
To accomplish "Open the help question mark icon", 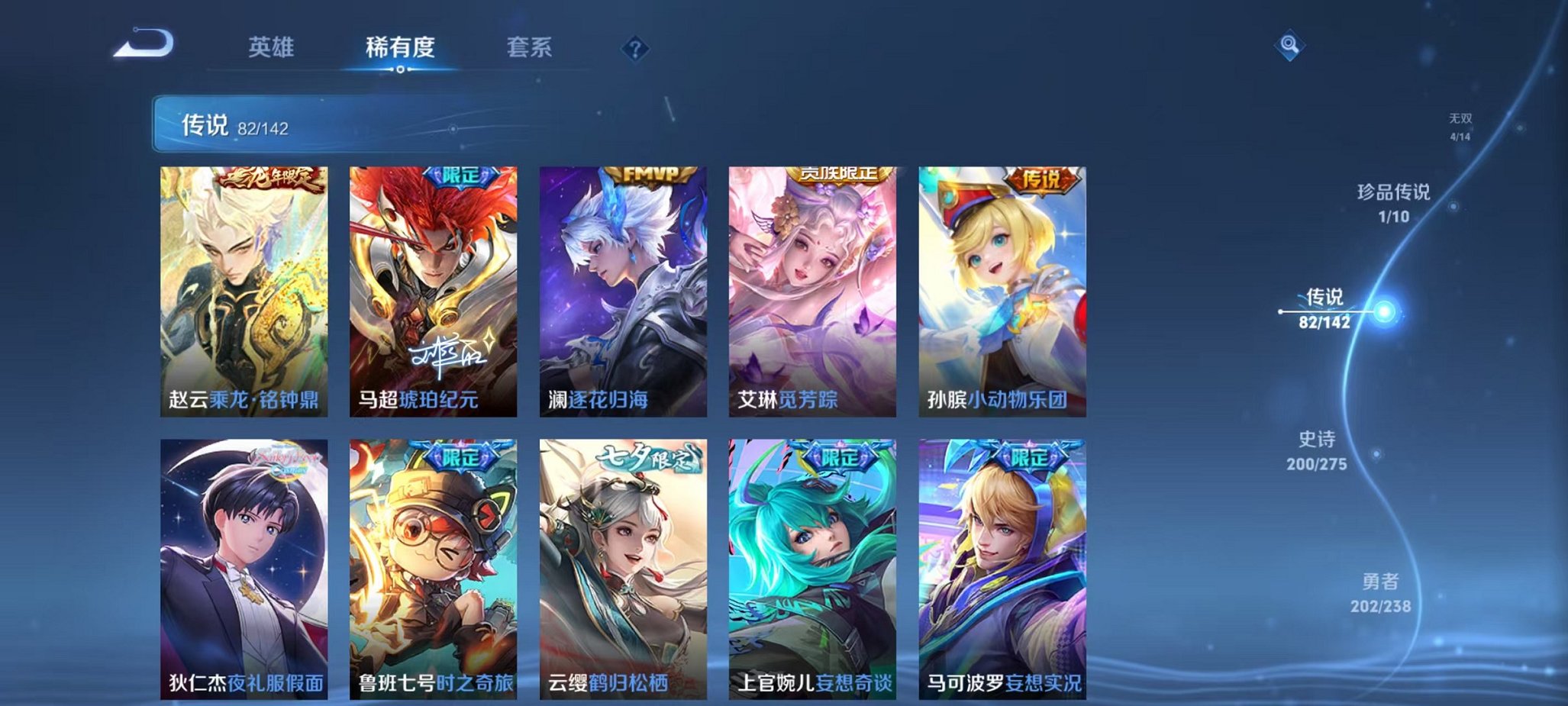I will tap(636, 48).
